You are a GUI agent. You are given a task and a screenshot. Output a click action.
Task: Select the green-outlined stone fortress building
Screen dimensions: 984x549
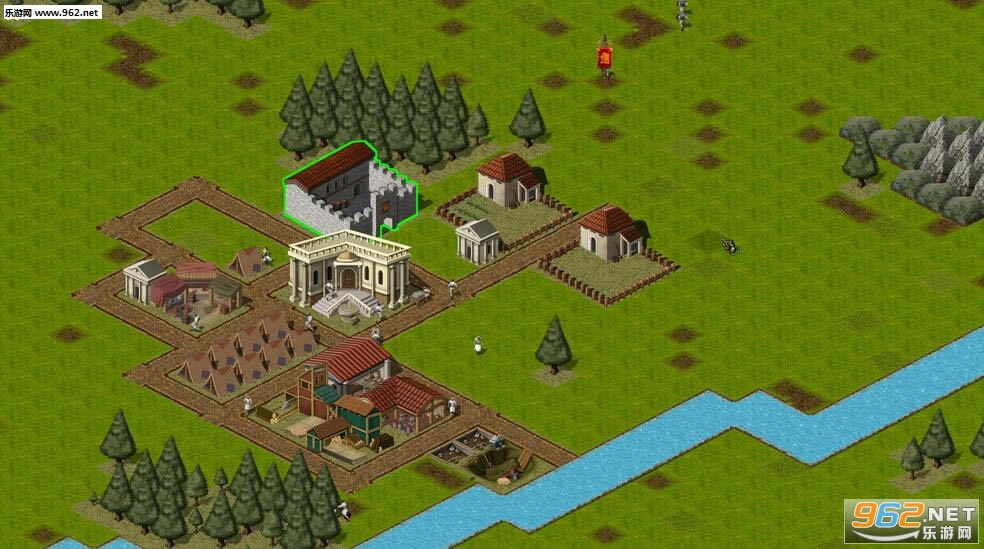click(x=349, y=192)
